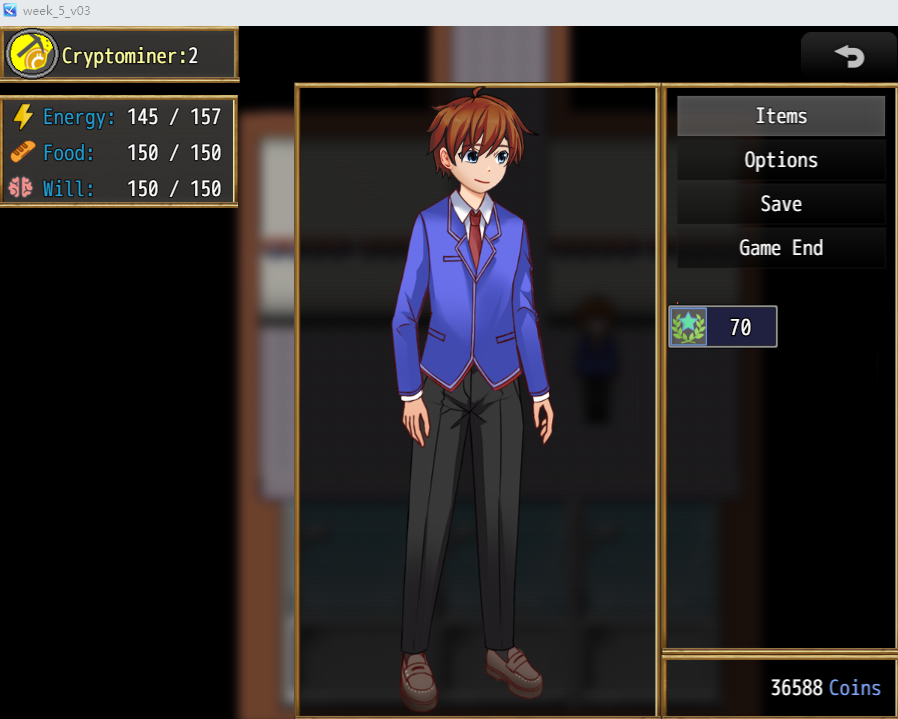898x719 pixels.
Task: Open the Items menu
Action: pyautogui.click(x=781, y=116)
